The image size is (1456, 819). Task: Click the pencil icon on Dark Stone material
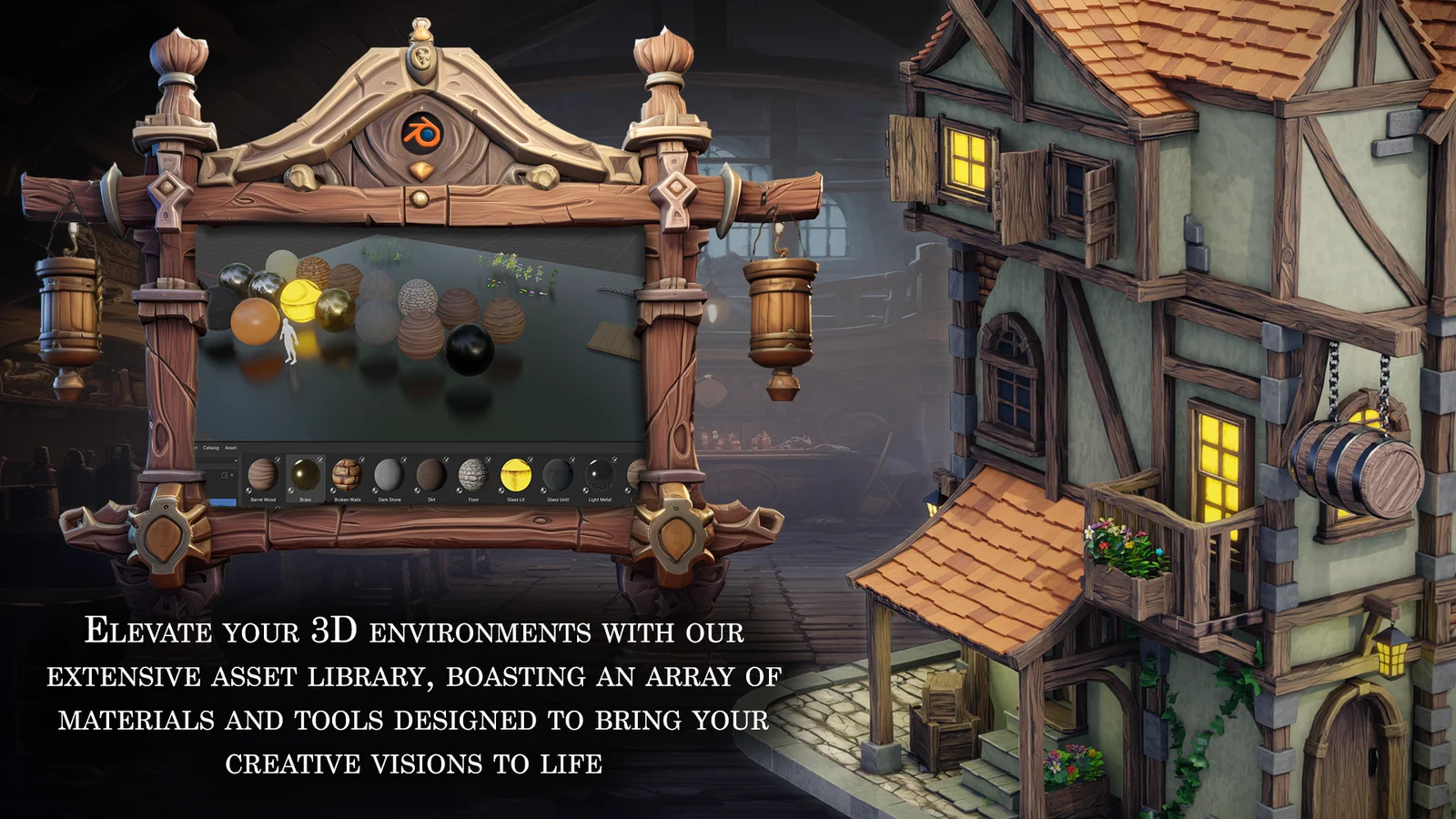coord(404,460)
